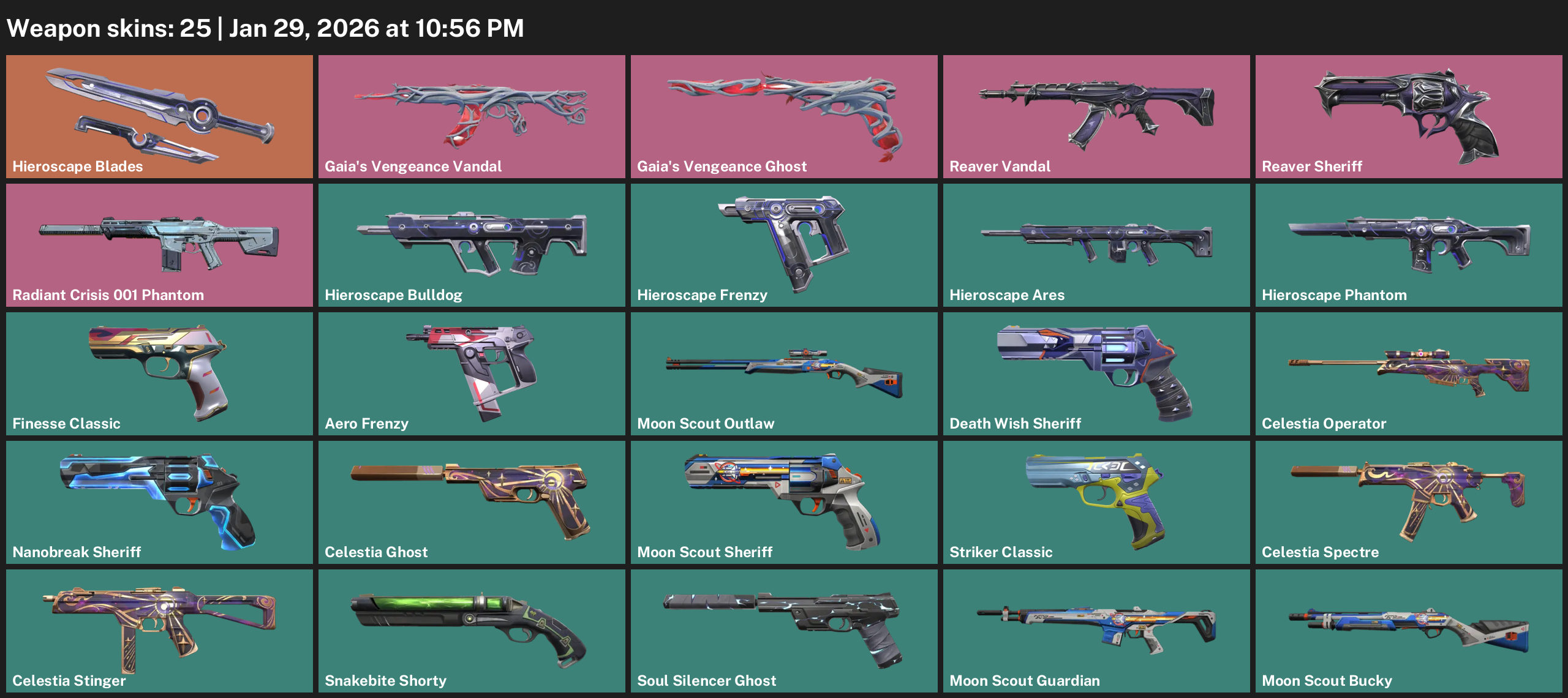Select the Striker Classic tile
The width and height of the screenshot is (1568, 698).
coord(1096,502)
